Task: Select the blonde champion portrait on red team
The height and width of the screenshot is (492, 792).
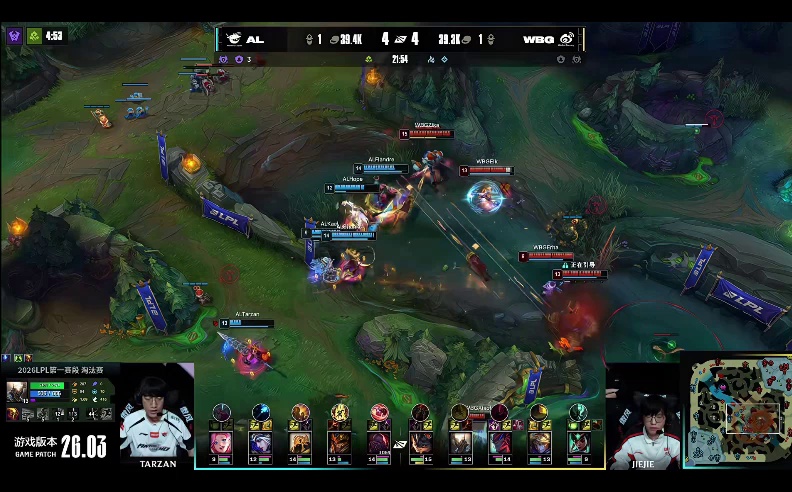Action: [x=540, y=442]
